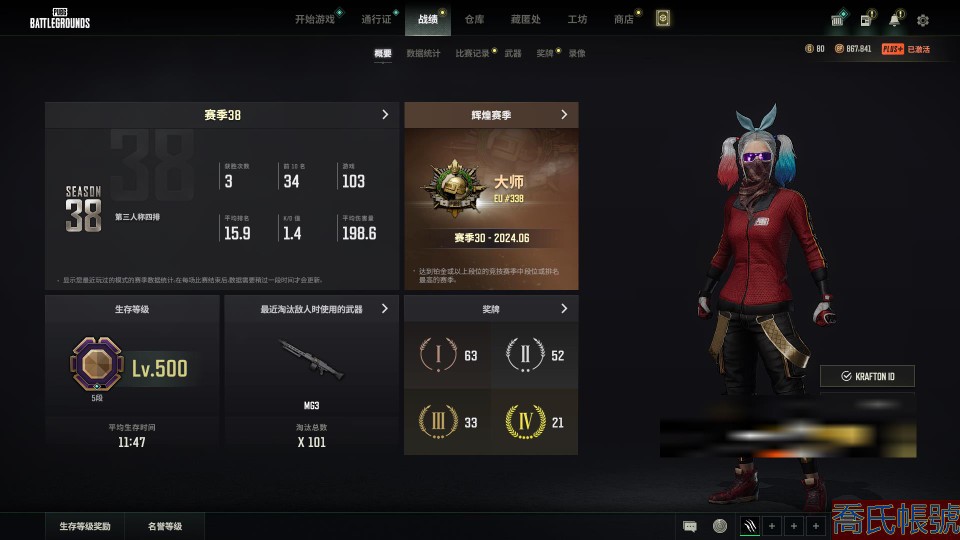Switch to the 通行证 pass tab

coord(376,19)
